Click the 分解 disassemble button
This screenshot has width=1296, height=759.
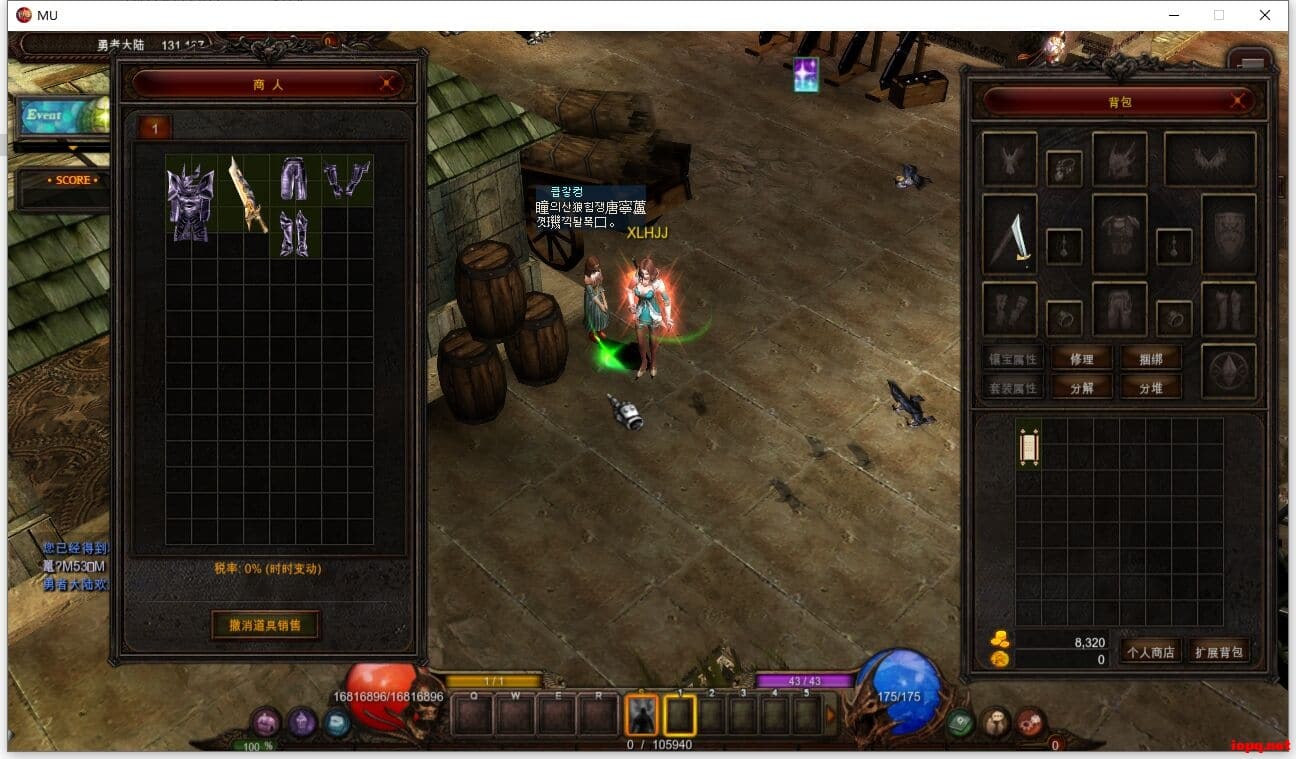[1081, 388]
